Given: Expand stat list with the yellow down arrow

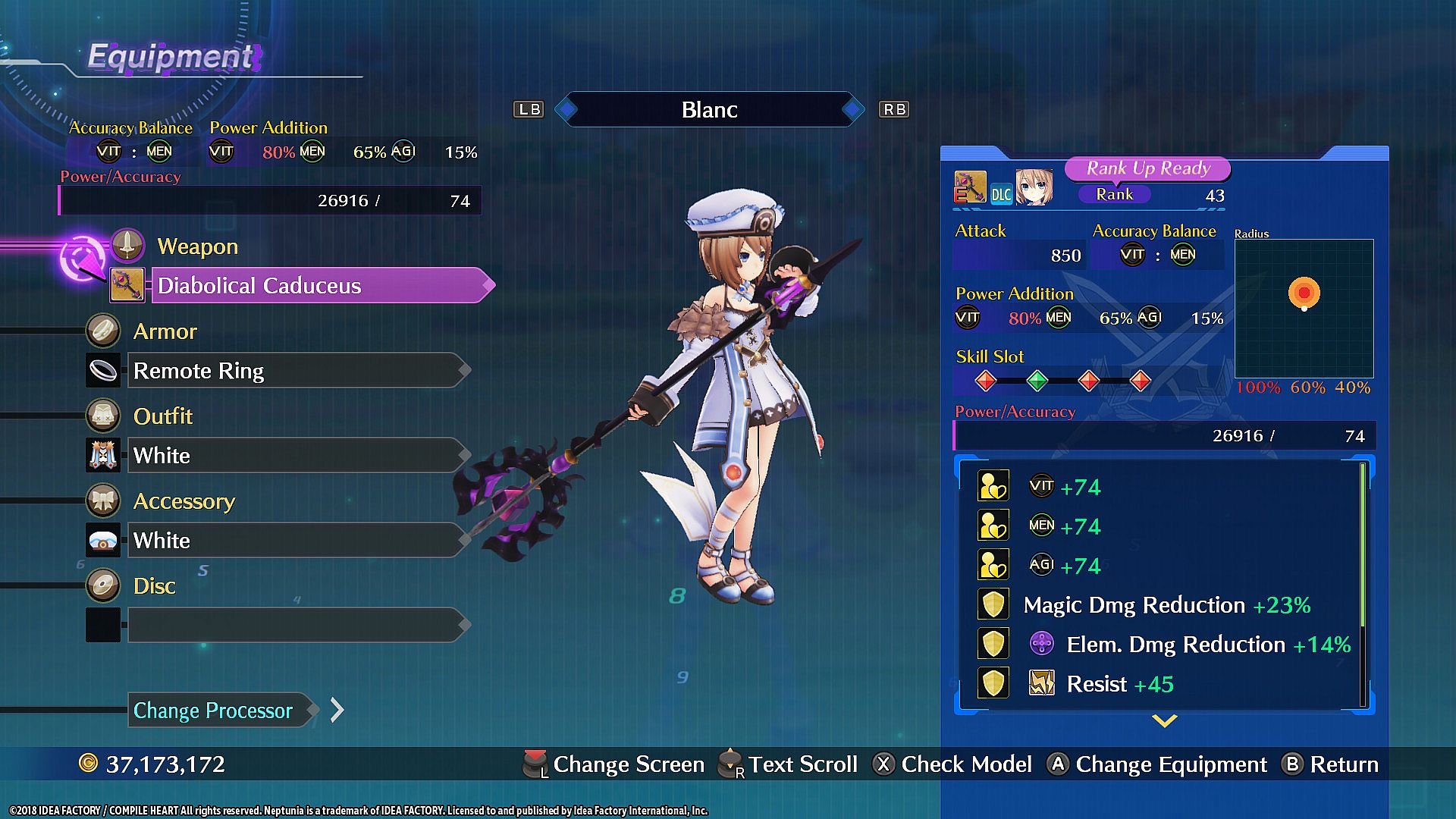Looking at the screenshot, I should [x=1164, y=720].
